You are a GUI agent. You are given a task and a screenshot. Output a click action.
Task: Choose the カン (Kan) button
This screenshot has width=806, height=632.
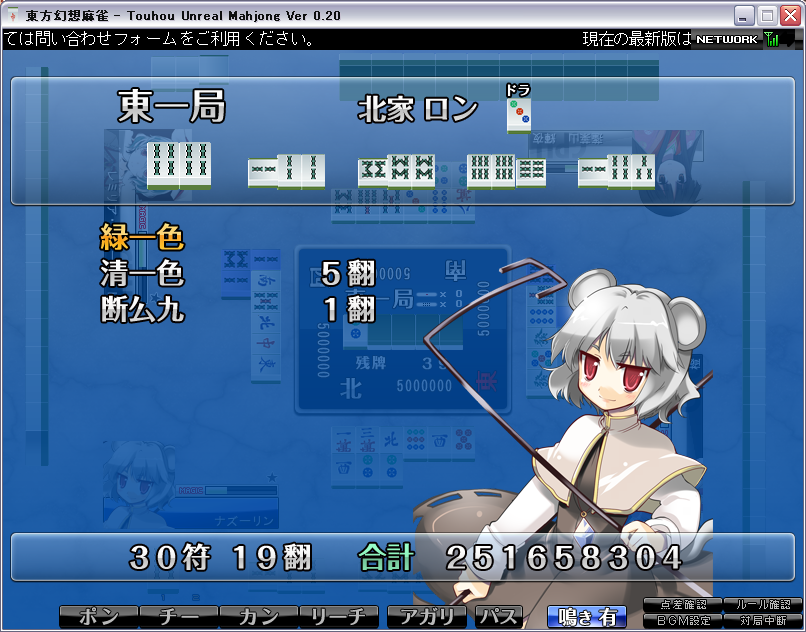tap(259, 617)
